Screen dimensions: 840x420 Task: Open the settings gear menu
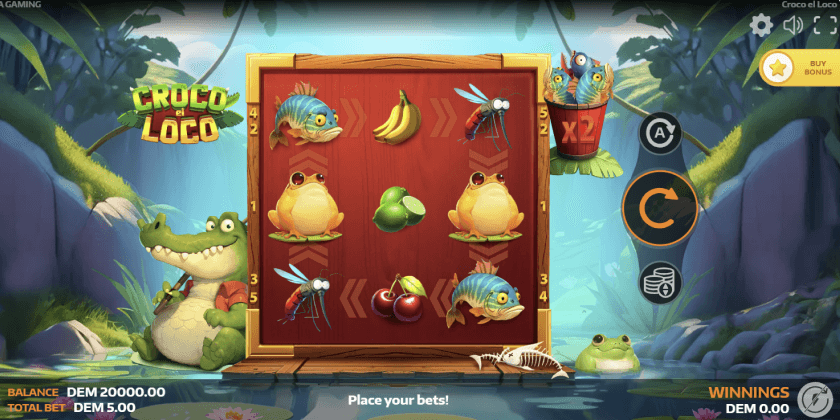[762, 26]
